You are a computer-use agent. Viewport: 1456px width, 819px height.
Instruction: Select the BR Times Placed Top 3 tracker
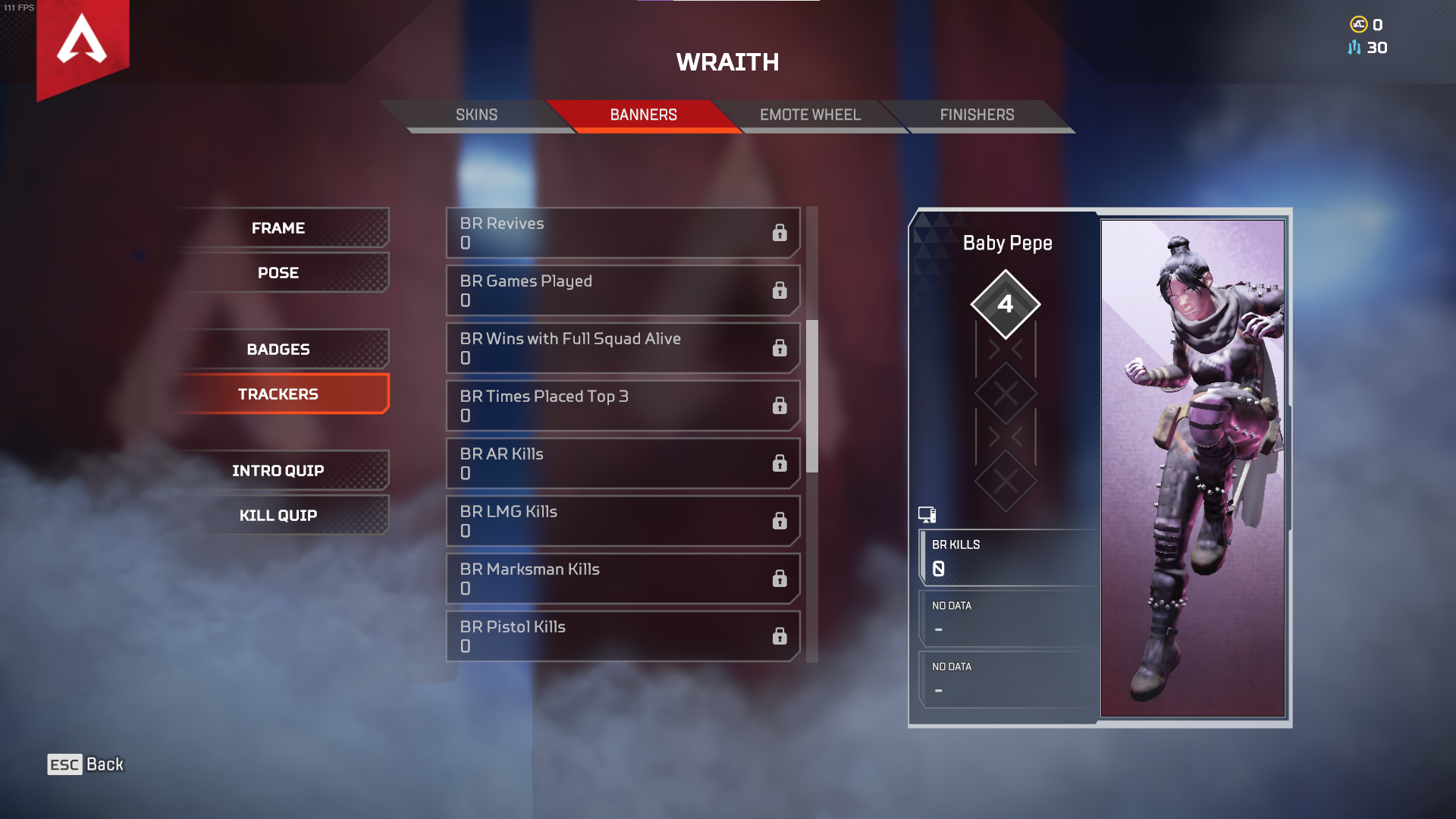point(622,406)
